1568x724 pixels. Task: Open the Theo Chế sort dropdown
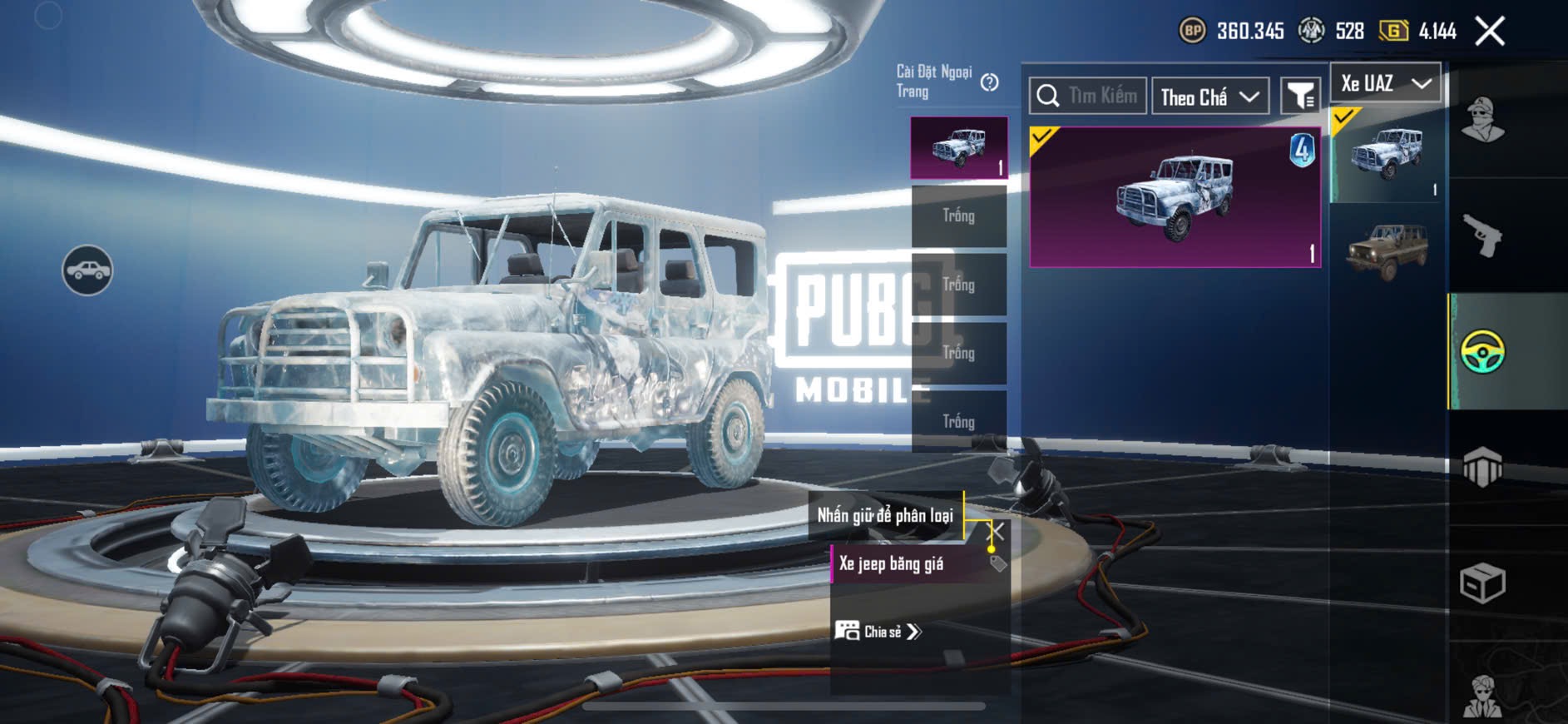click(x=1209, y=97)
